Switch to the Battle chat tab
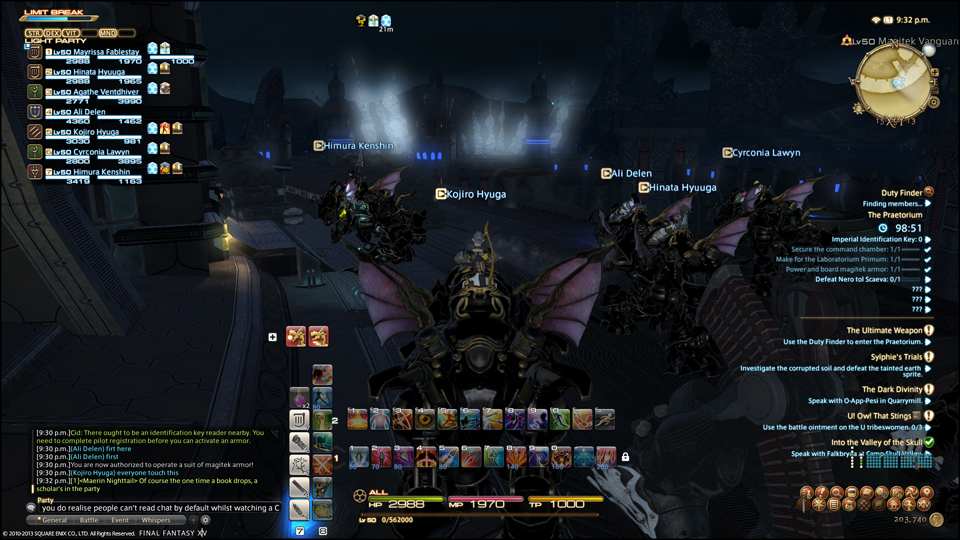The width and height of the screenshot is (960, 540). coord(89,520)
